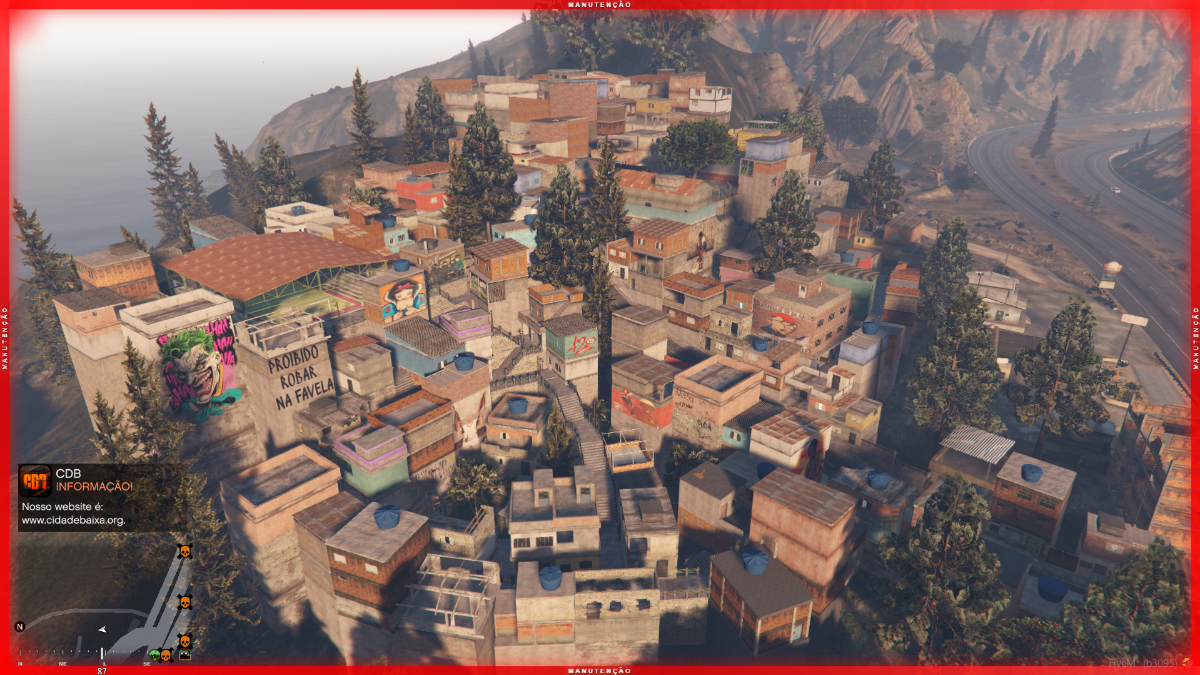This screenshot has width=1200, height=675.
Task: Click the white player arrow on minimap
Action: coord(102,629)
